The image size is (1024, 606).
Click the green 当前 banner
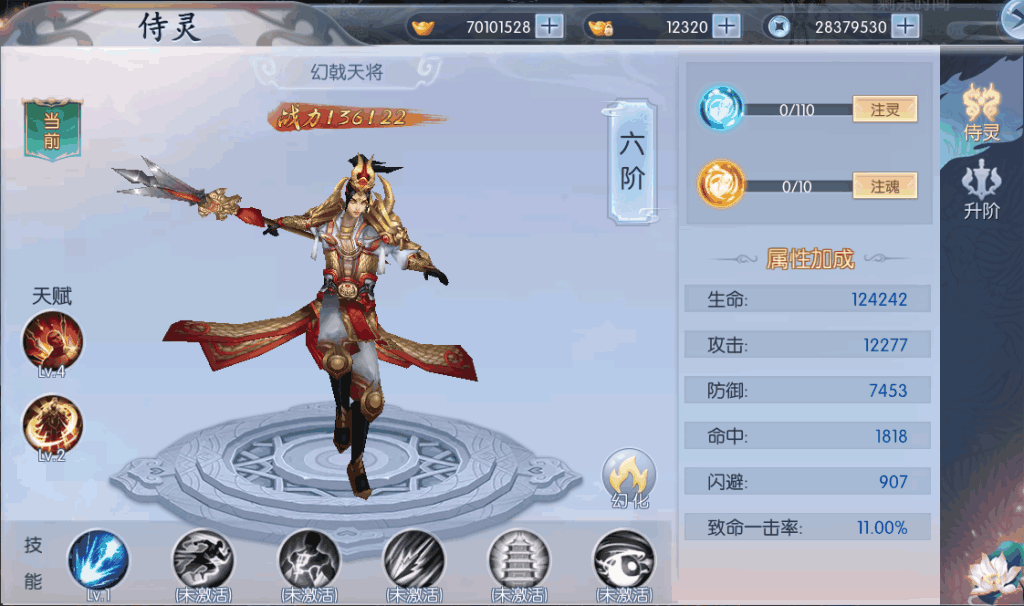pos(51,130)
